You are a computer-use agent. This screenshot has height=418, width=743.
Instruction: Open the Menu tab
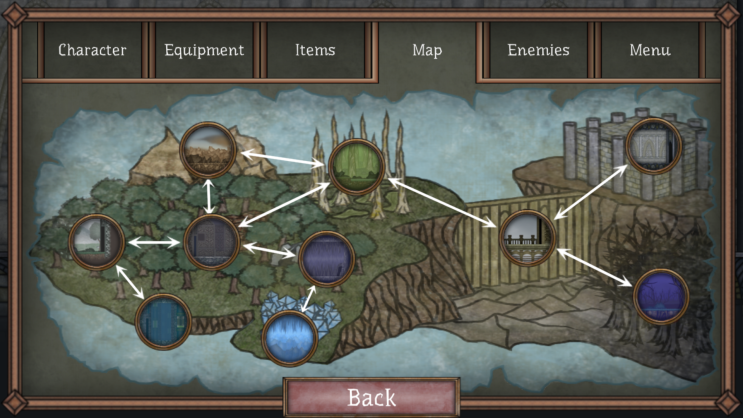click(x=649, y=50)
